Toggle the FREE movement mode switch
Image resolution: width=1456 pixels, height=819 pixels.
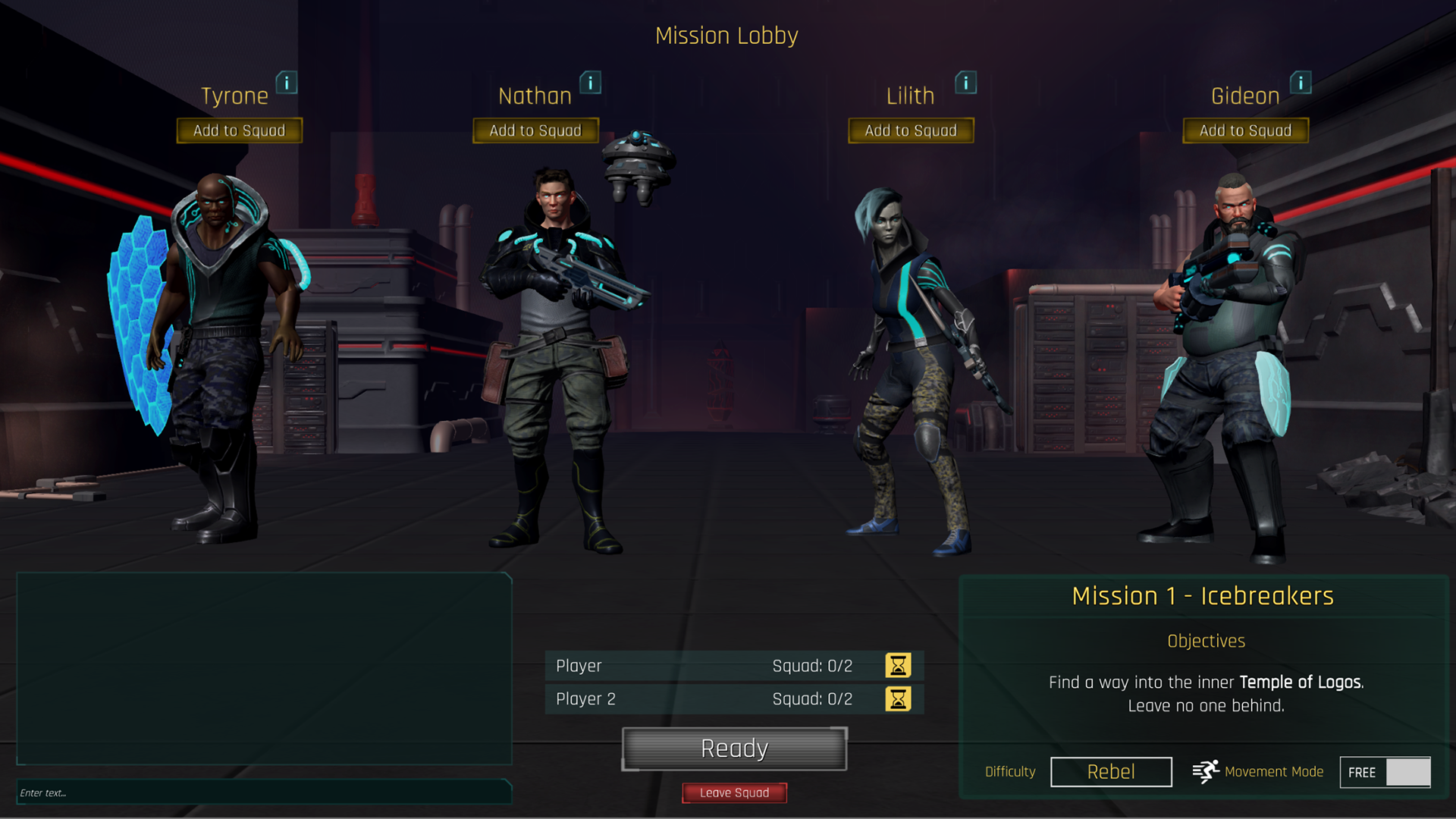(1385, 772)
